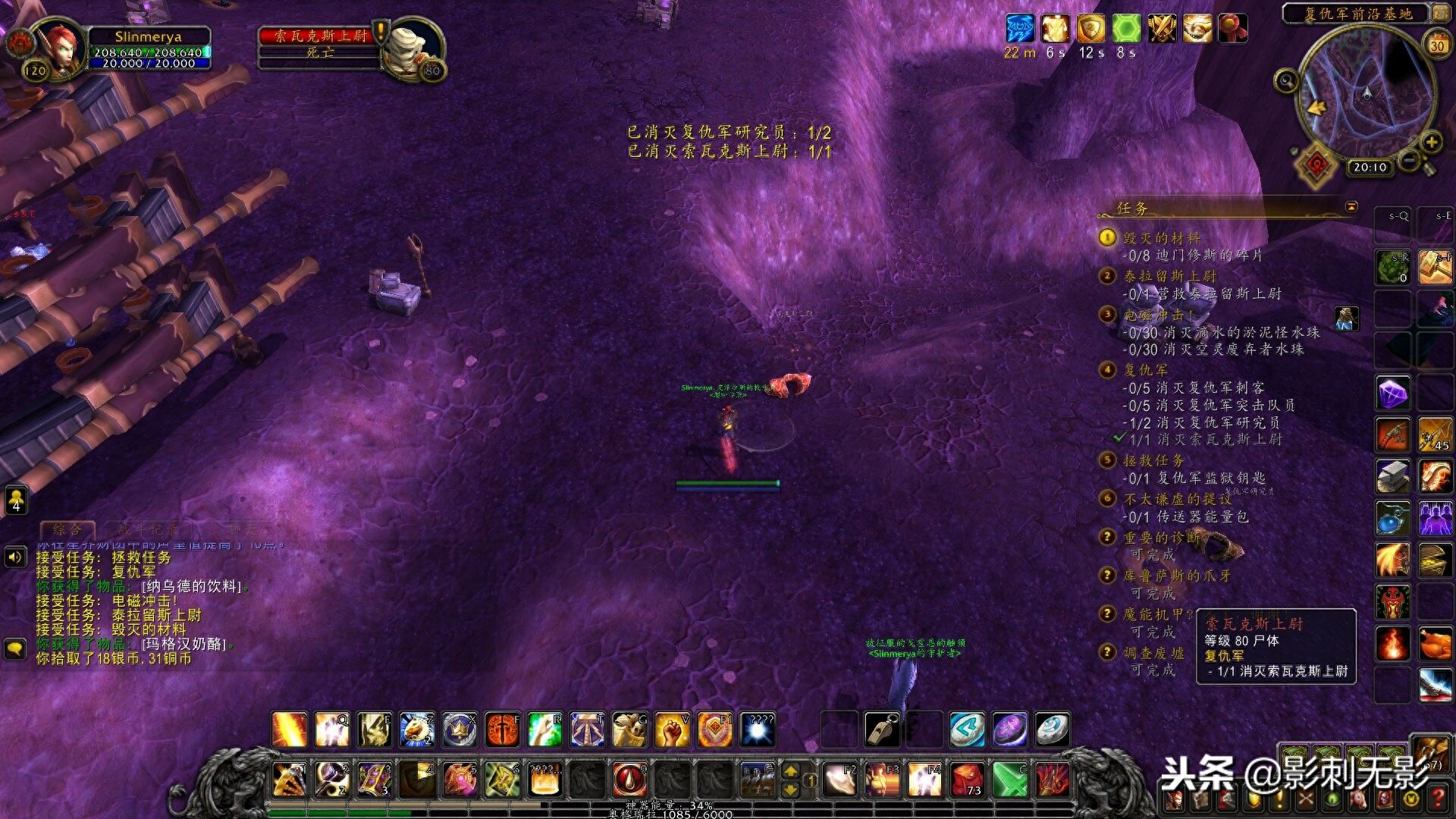The width and height of the screenshot is (1456, 819).
Task: Select the 复仇军 quest in tracker
Action: tap(1145, 370)
